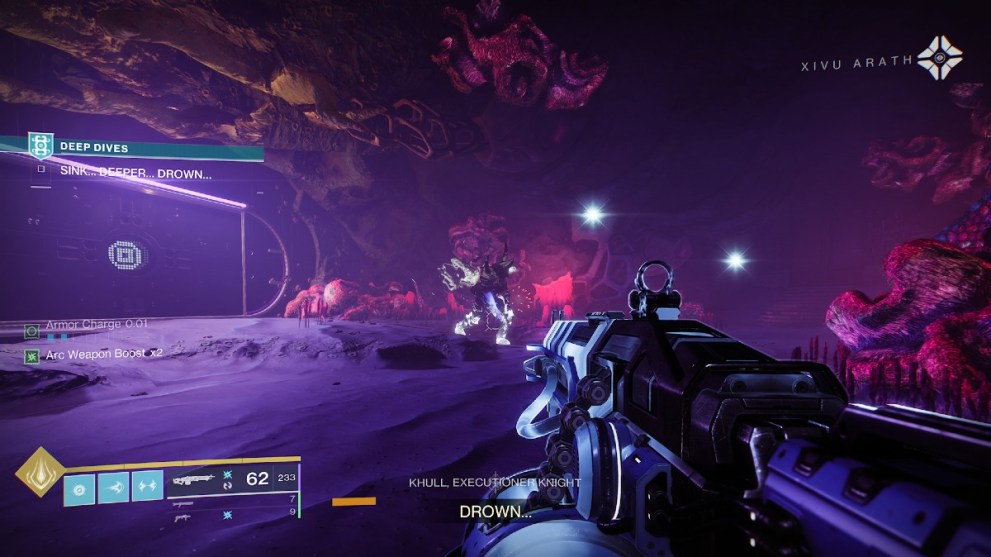Toggle the checkbox next to Sink Deeper Drown objective
Image resolution: width=991 pixels, height=557 pixels.
pos(40,171)
